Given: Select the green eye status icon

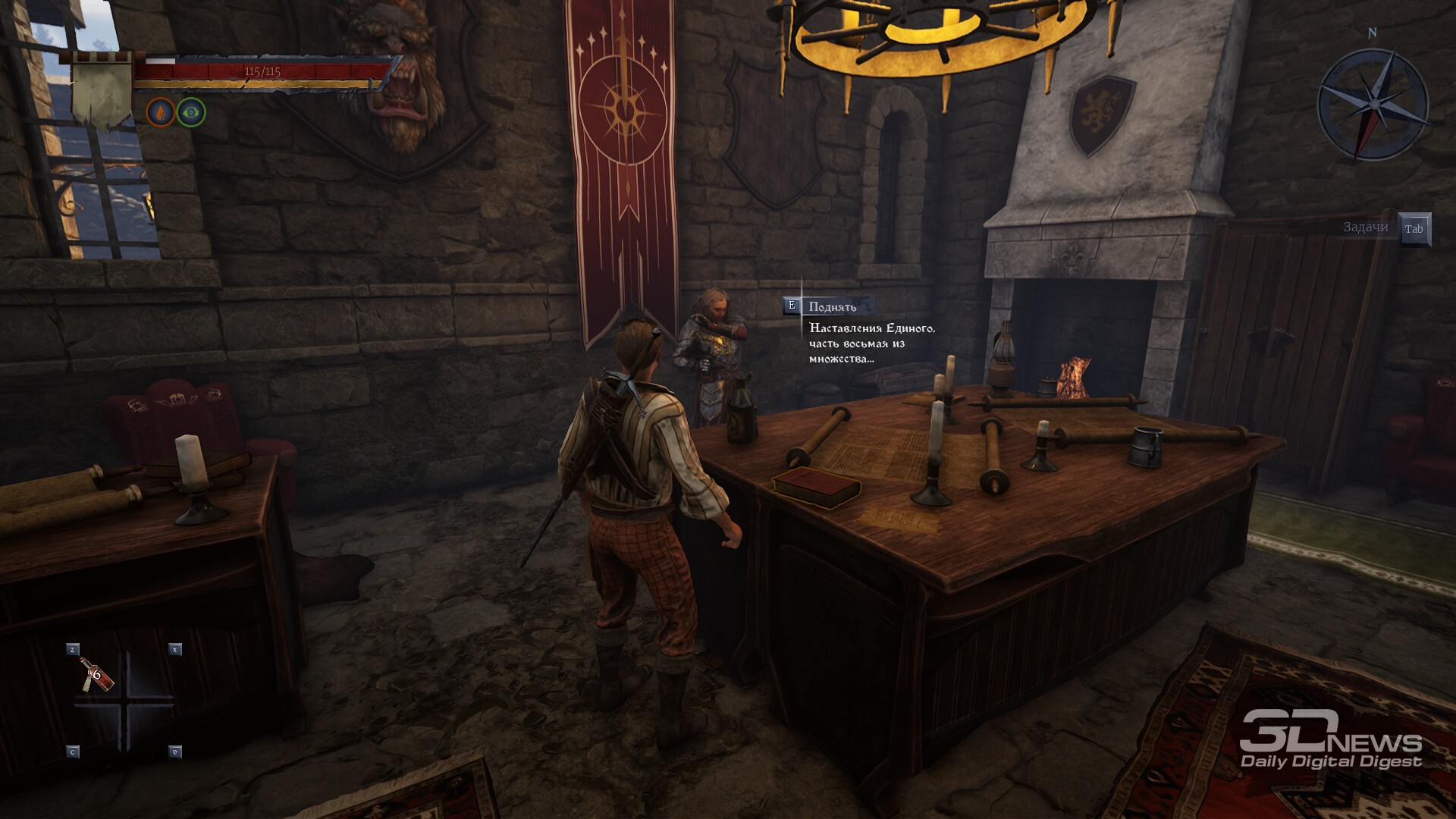Looking at the screenshot, I should click(x=191, y=113).
